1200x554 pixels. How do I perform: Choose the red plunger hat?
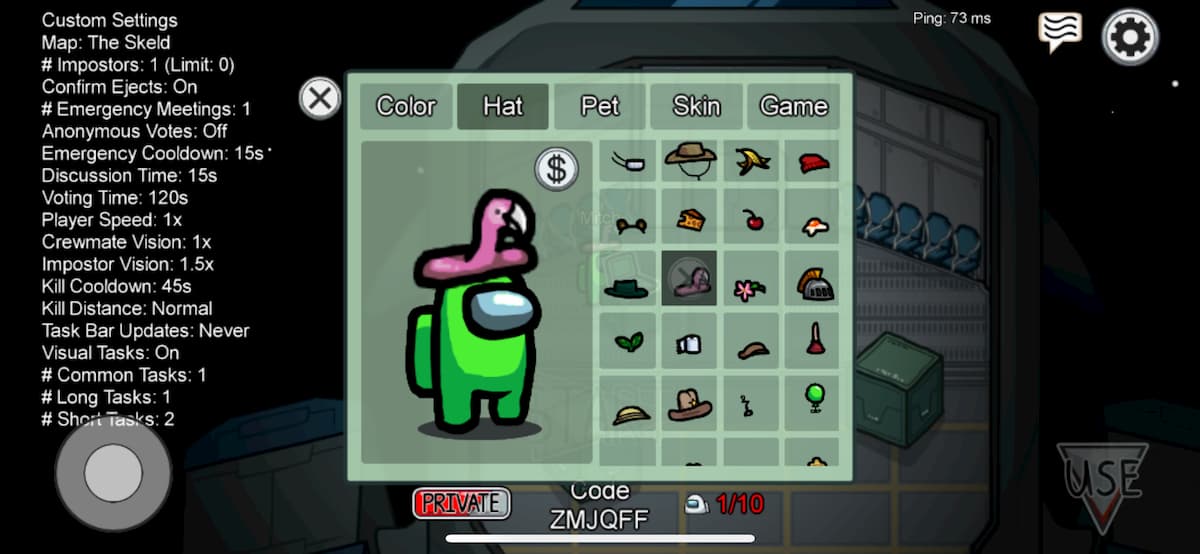tap(814, 340)
